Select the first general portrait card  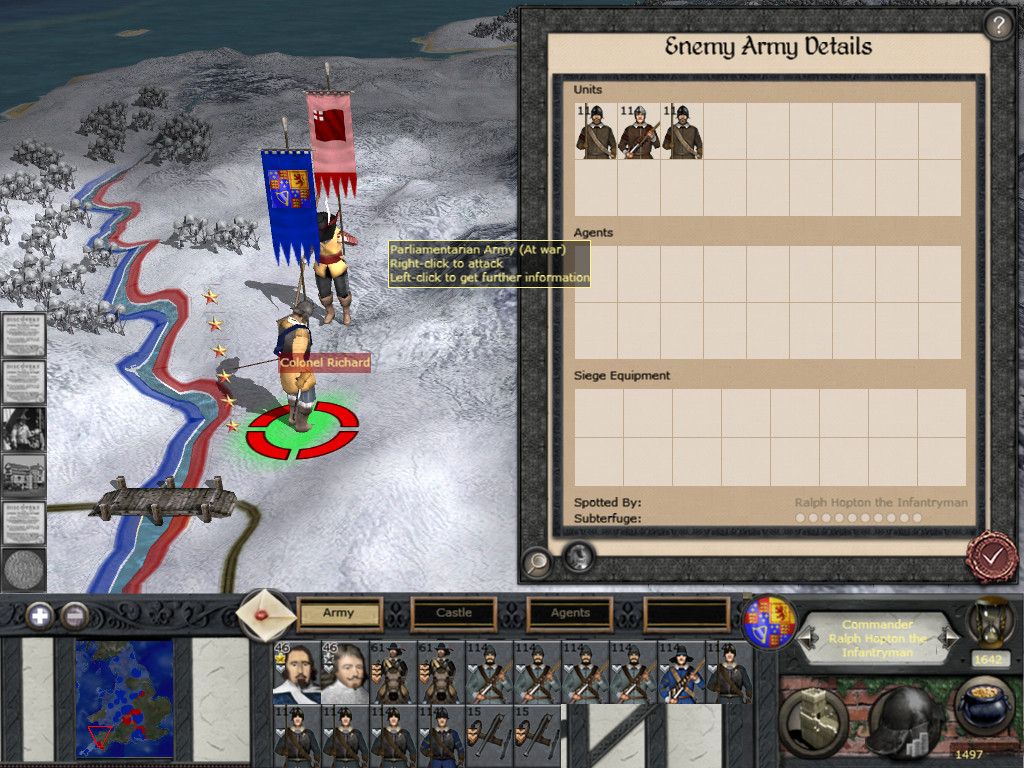pos(297,672)
